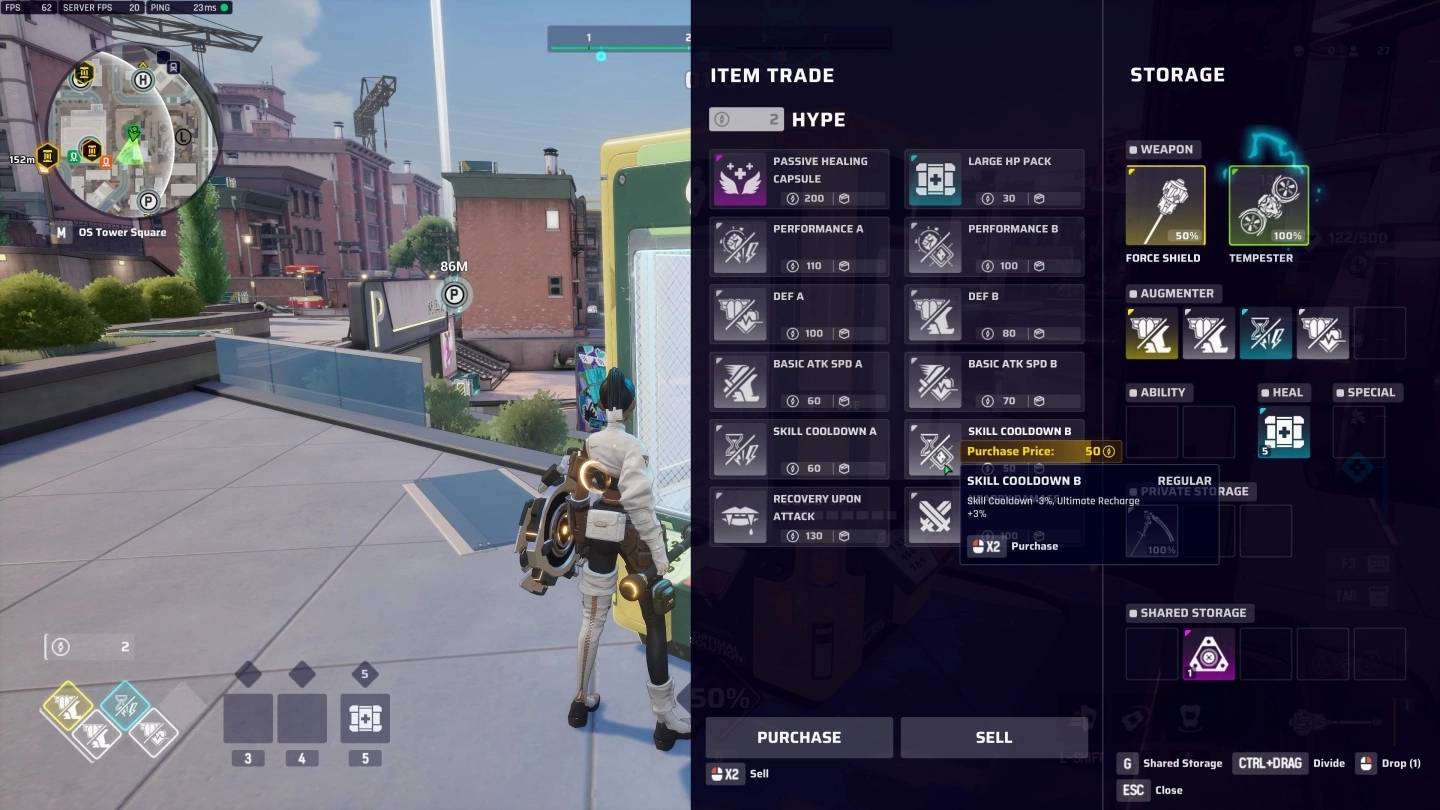Select DEF A shop item
Image resolution: width=1440 pixels, height=810 pixels.
tap(799, 314)
